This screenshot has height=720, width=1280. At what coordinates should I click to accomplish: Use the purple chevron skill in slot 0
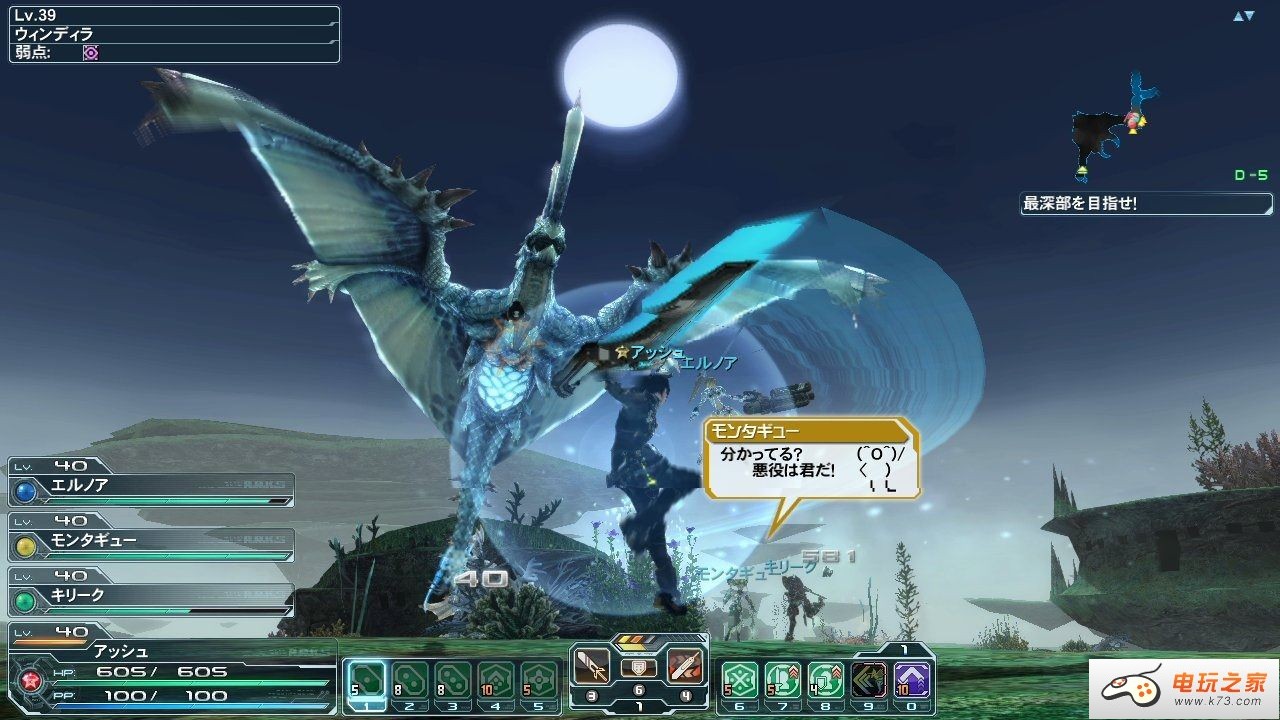[912, 680]
